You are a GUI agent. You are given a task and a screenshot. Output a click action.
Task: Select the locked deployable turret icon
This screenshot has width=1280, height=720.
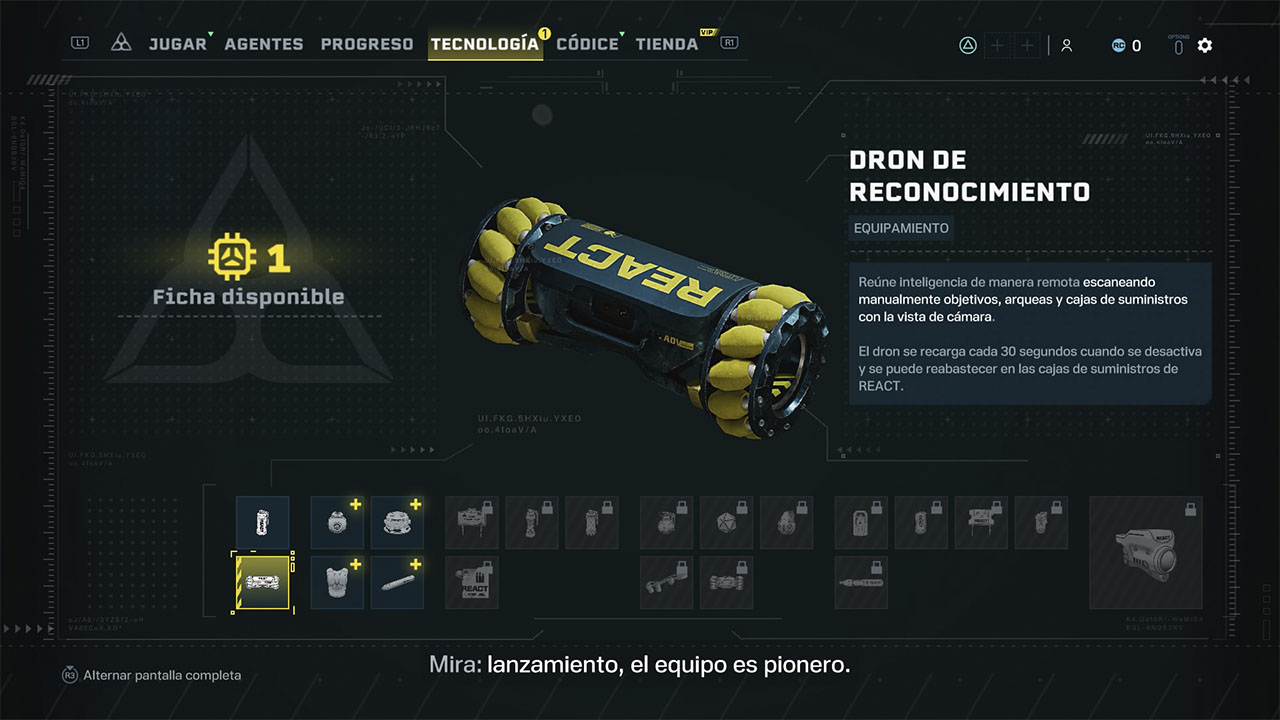(470, 522)
